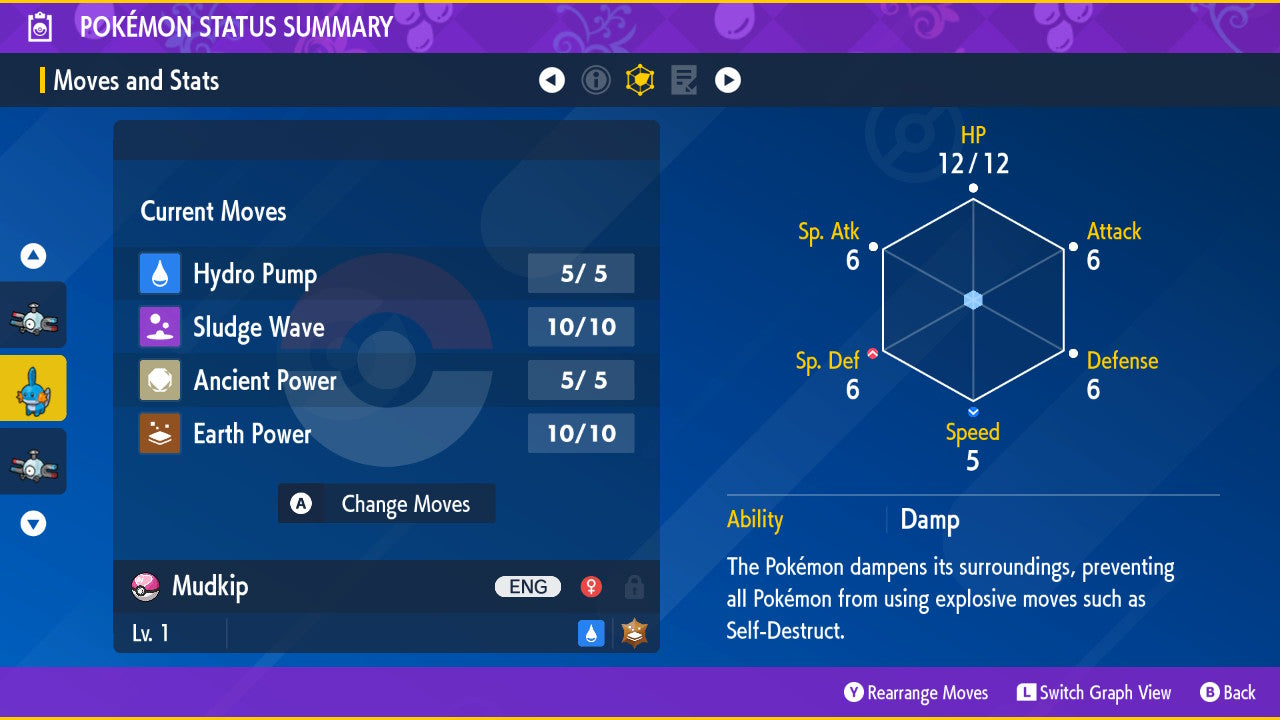Open the Change Moves option
Image resolution: width=1280 pixels, height=720 pixels.
click(386, 504)
